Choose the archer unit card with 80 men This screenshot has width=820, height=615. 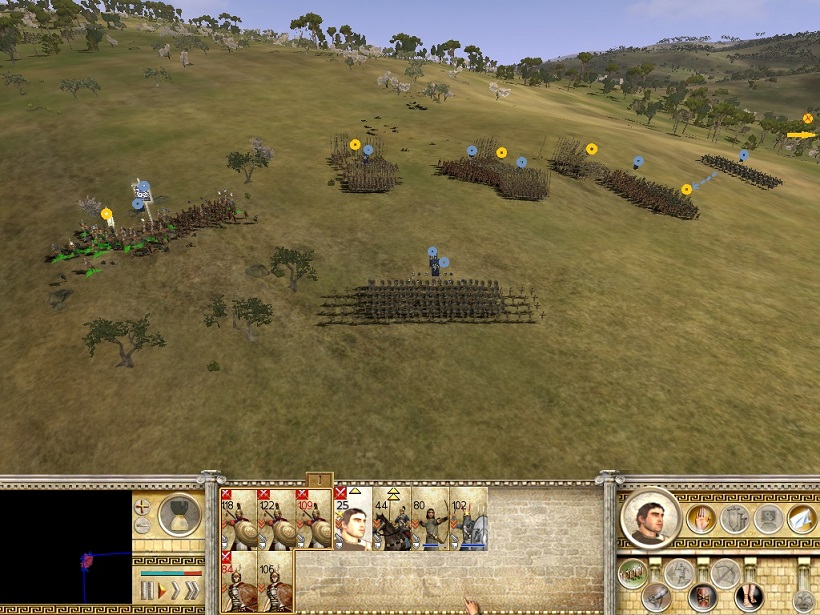tap(430, 518)
